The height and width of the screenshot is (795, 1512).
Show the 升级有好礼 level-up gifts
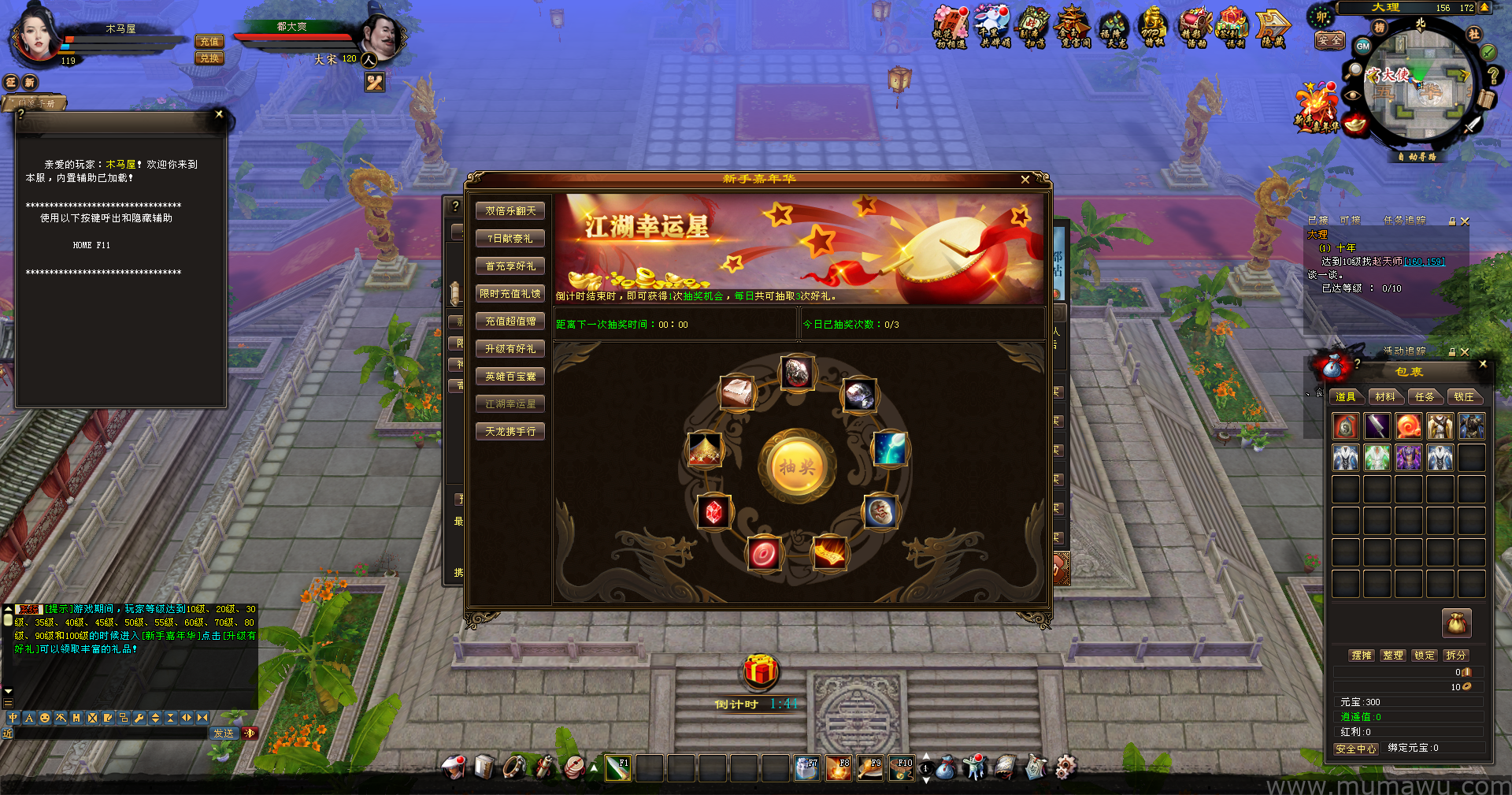tap(510, 349)
